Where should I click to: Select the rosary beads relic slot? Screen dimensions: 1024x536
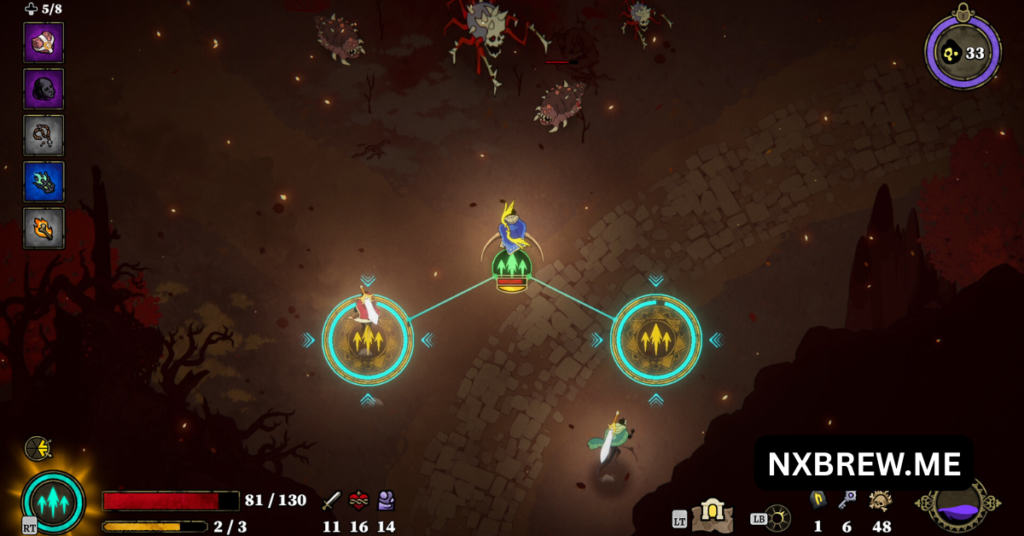(x=44, y=135)
